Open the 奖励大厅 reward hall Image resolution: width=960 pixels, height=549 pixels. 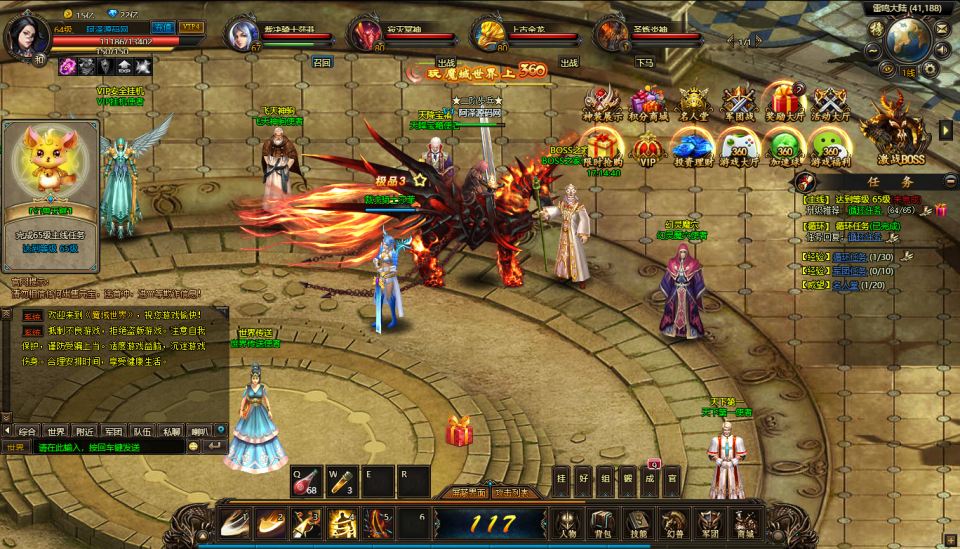(x=784, y=104)
